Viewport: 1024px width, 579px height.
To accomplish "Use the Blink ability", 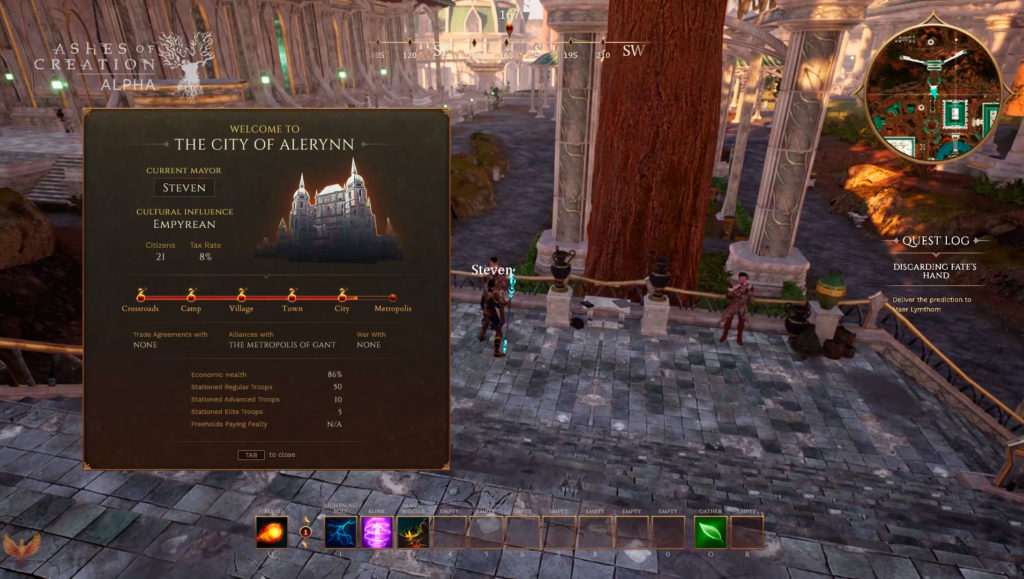I will coord(377,532).
